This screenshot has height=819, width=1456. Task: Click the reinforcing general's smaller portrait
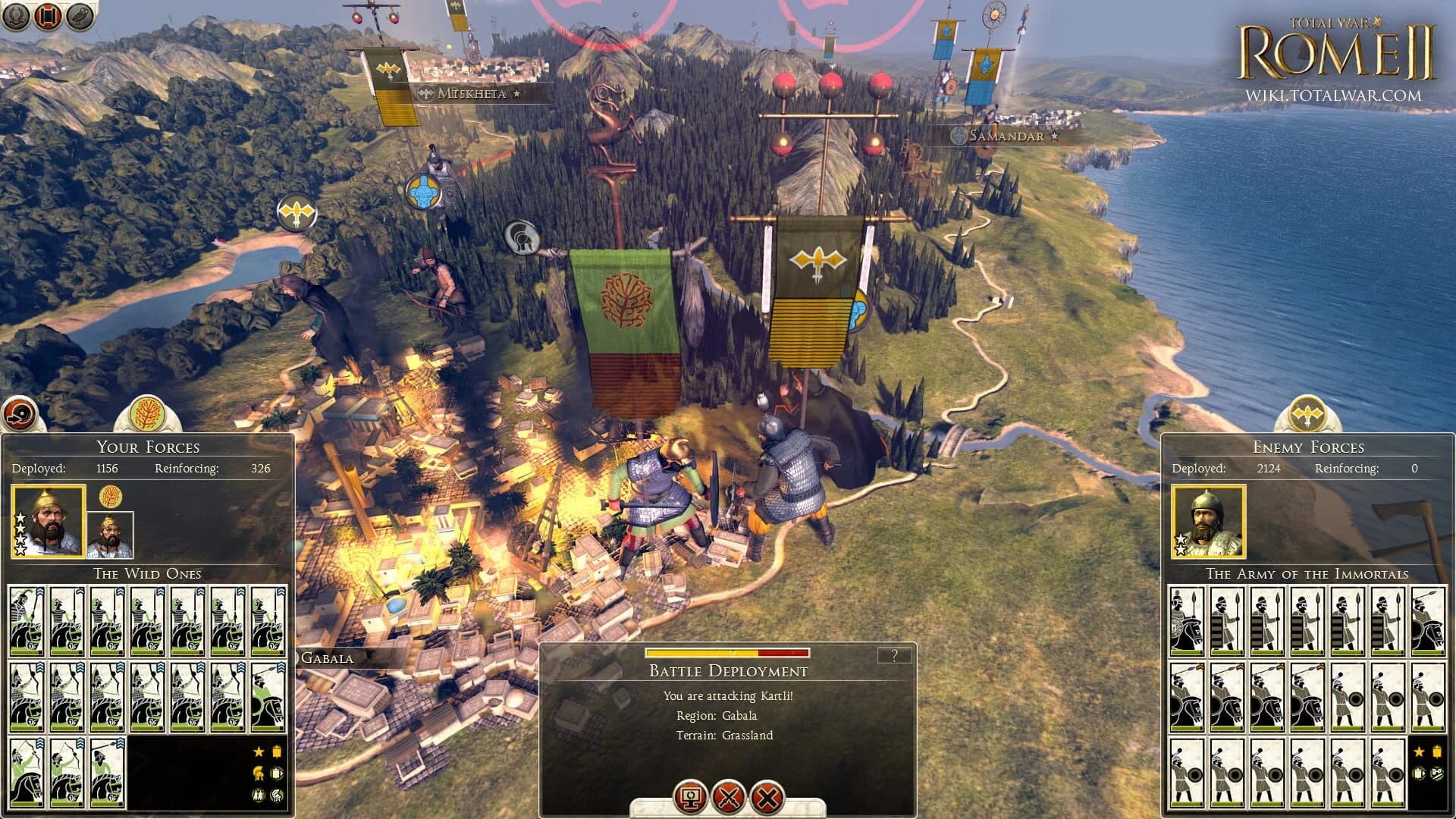112,538
